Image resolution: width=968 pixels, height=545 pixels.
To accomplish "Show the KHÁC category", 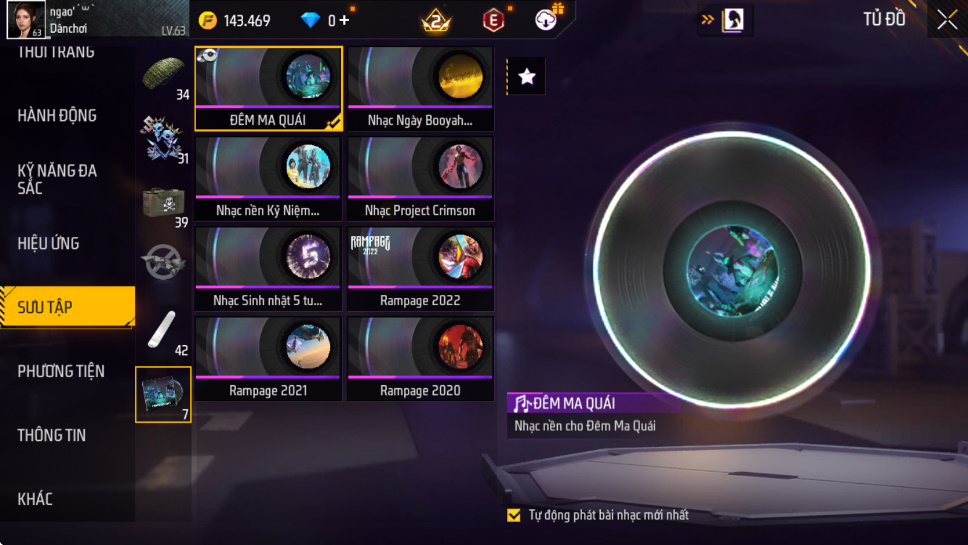I will tap(35, 499).
